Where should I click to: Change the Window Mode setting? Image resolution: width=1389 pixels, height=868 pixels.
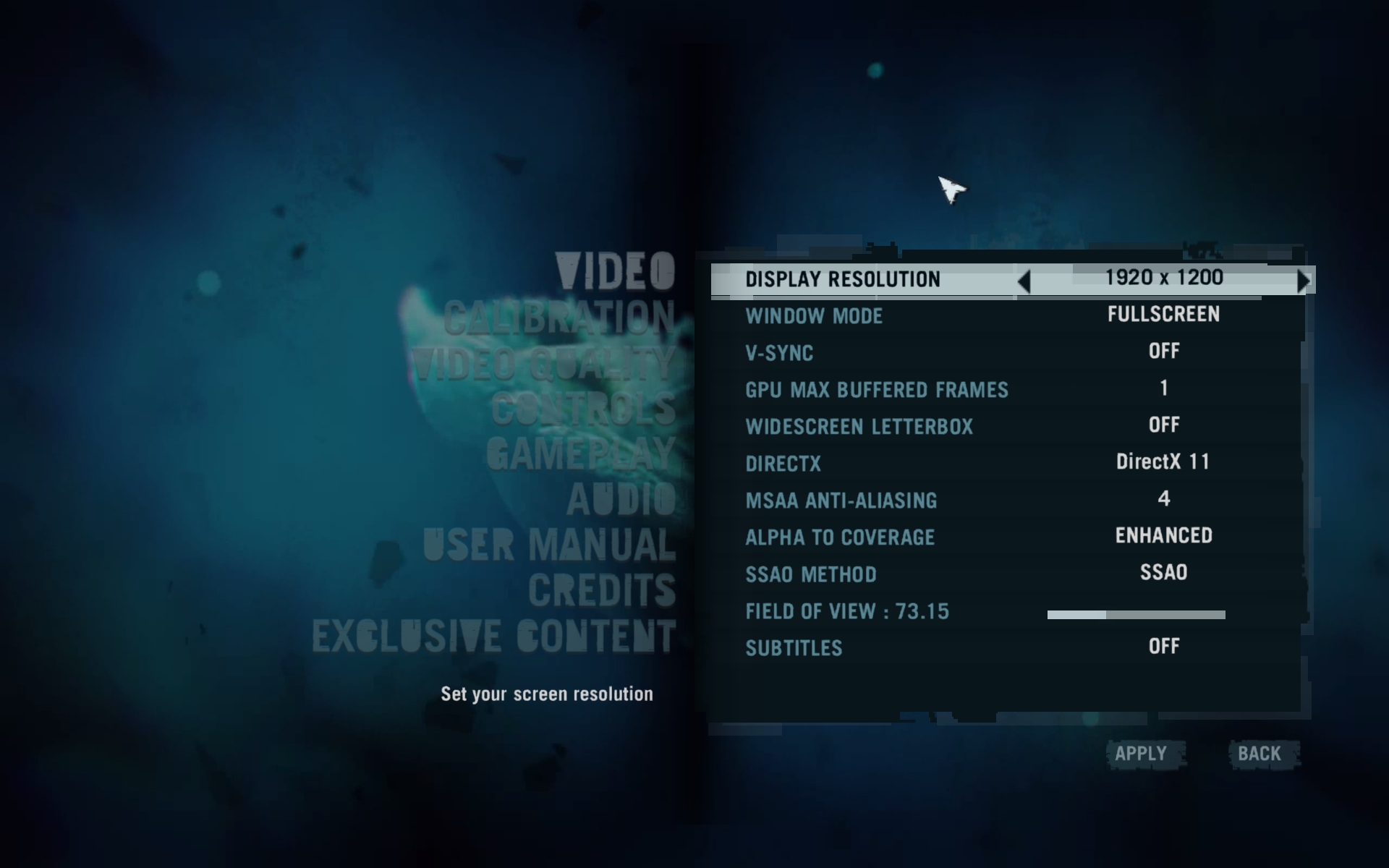pyautogui.click(x=1163, y=315)
